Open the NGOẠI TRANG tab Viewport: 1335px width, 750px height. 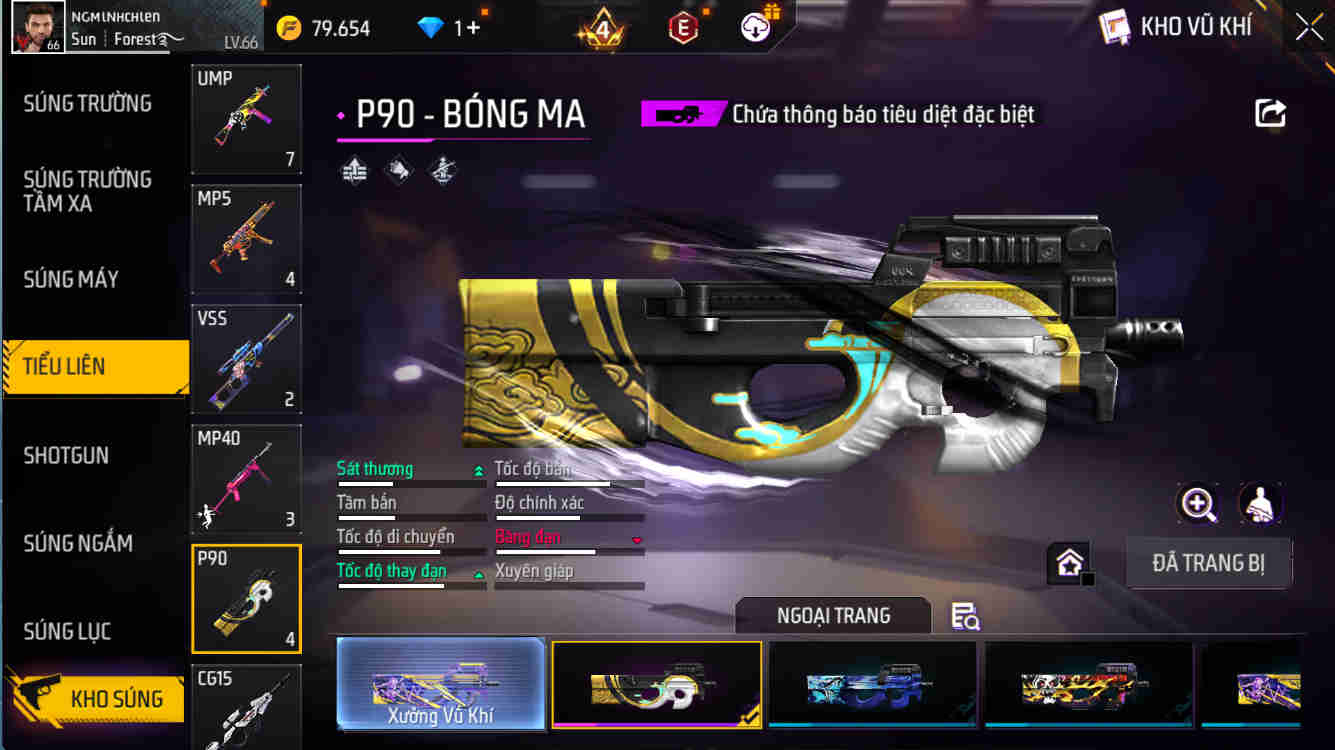click(x=833, y=615)
